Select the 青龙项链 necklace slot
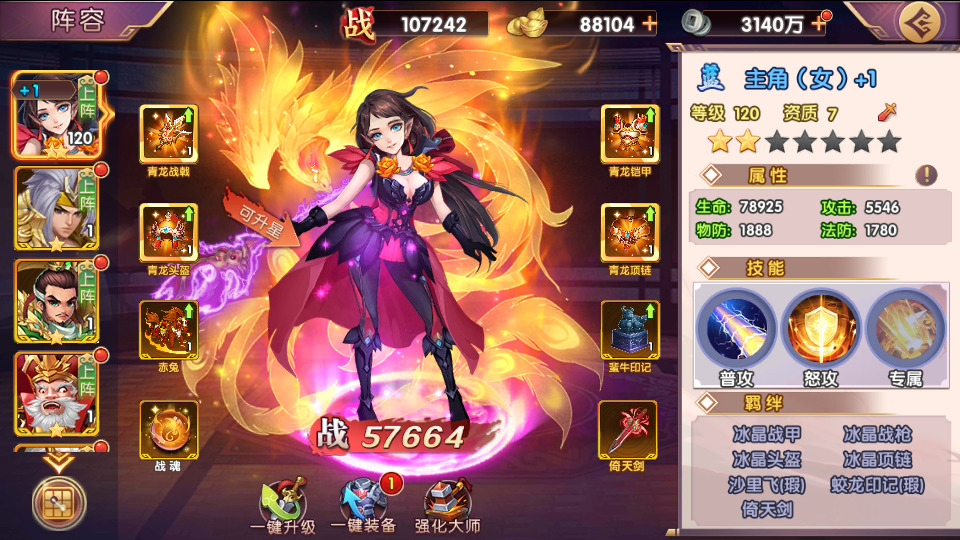960x540 pixels. click(629, 233)
